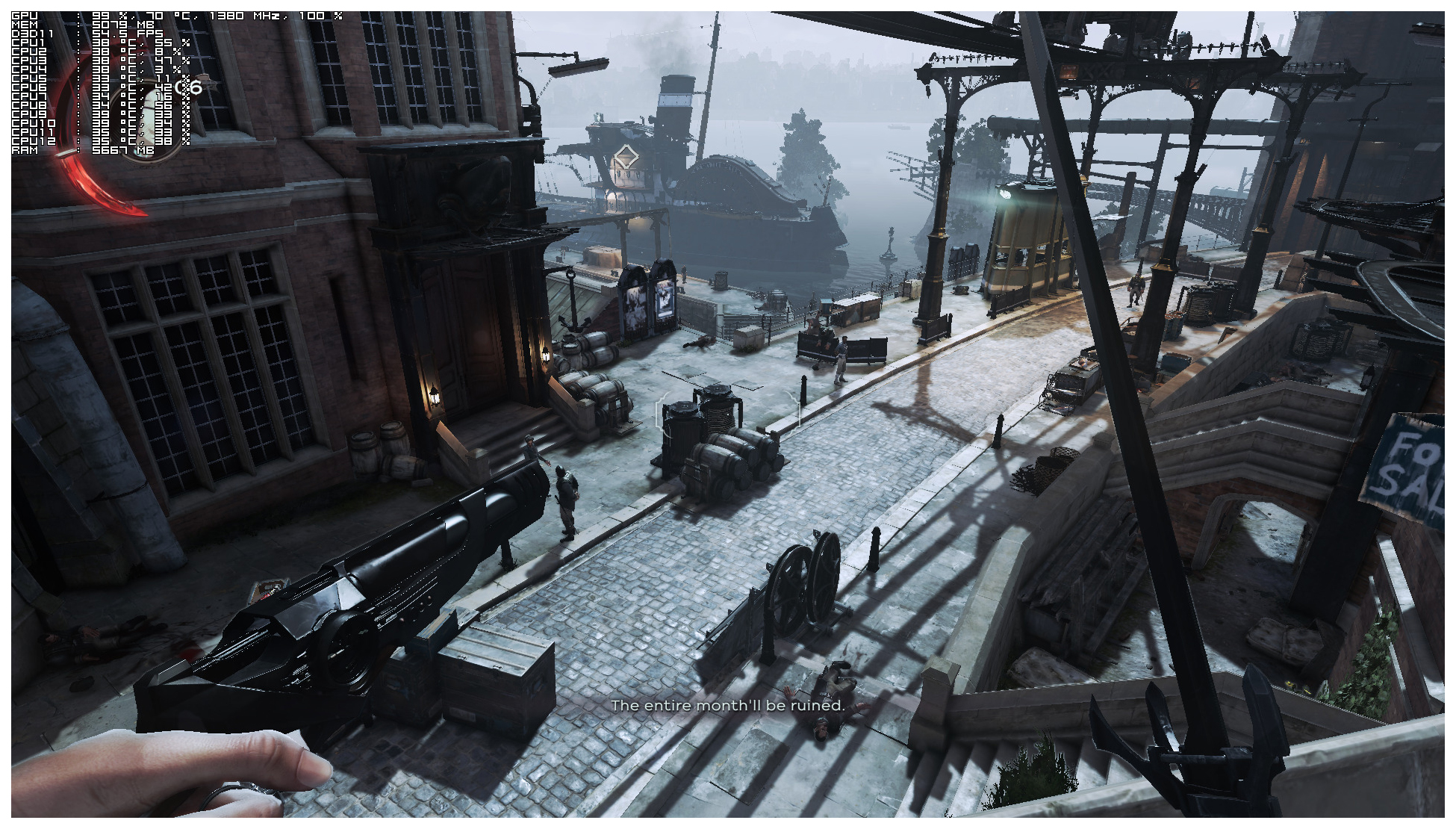
Task: Click the diamond objective marker over the ship
Action: 625,158
